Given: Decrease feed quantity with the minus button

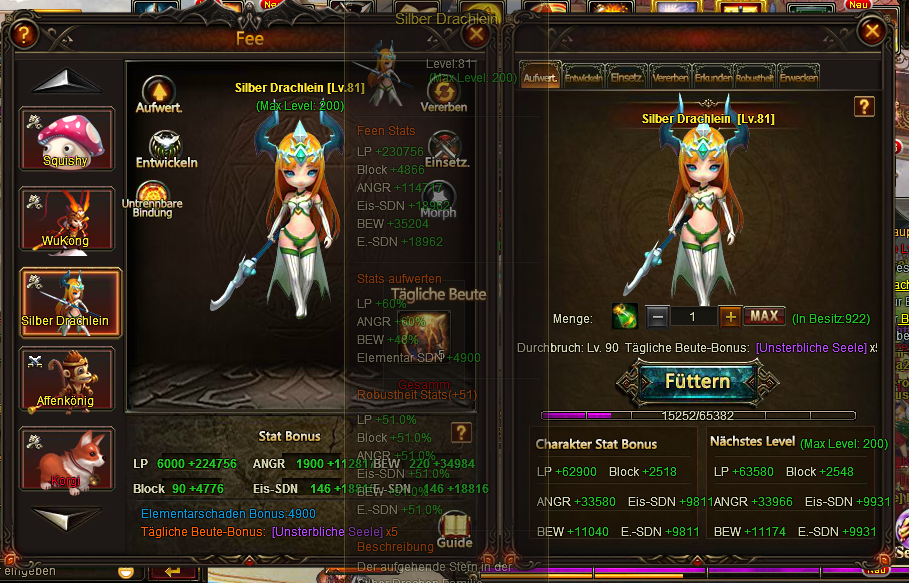Looking at the screenshot, I should pyautogui.click(x=657, y=316).
